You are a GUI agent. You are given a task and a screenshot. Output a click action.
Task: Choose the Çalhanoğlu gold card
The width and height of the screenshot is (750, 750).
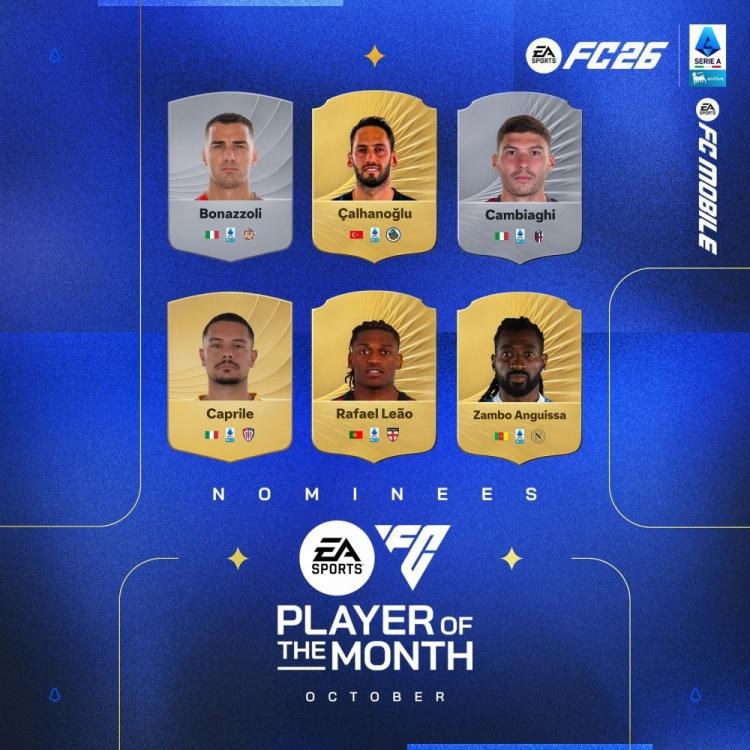pyautogui.click(x=375, y=175)
